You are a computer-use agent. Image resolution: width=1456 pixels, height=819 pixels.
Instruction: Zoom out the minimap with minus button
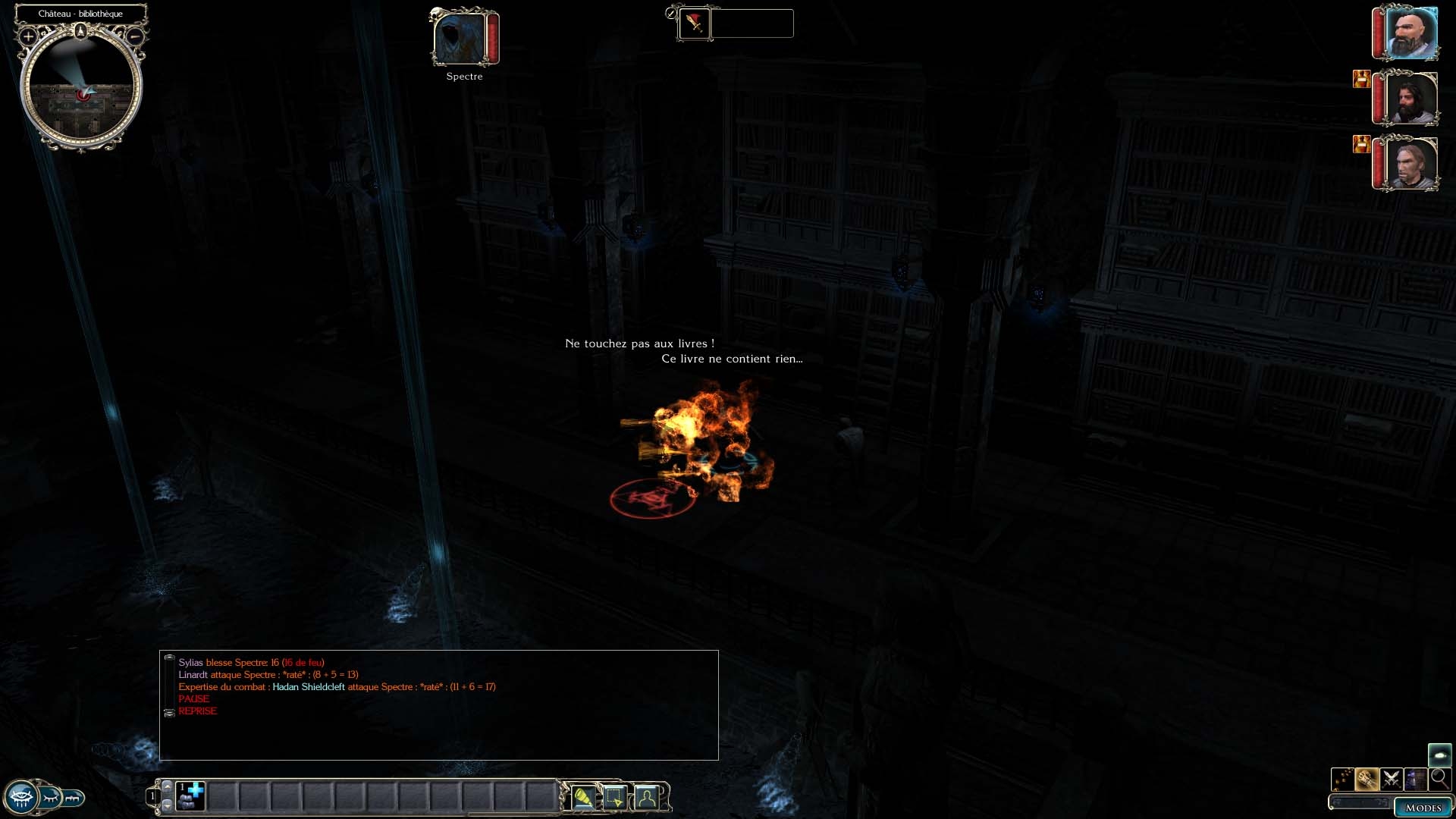(x=135, y=36)
